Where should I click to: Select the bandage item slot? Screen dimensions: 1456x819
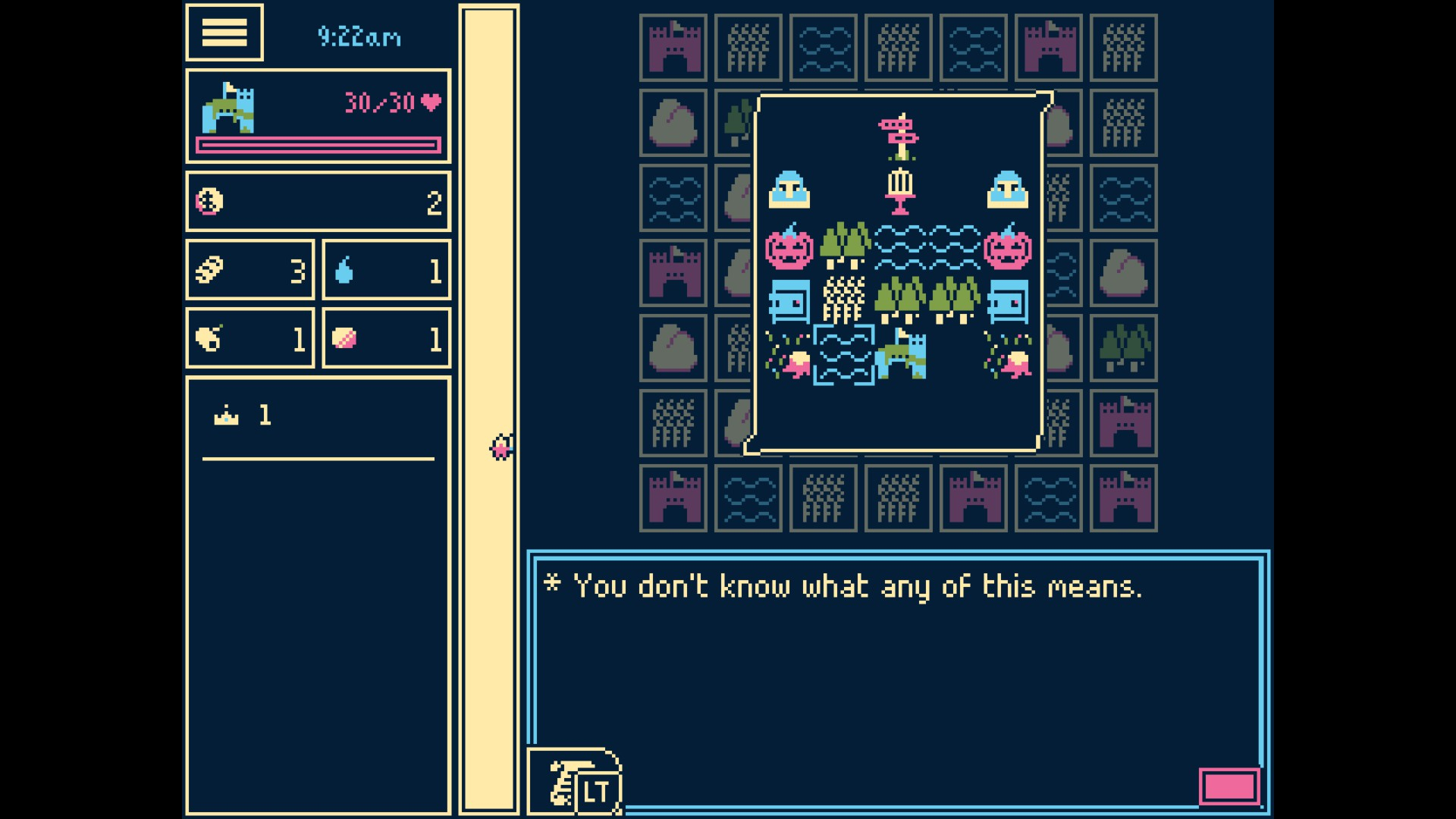[249, 270]
